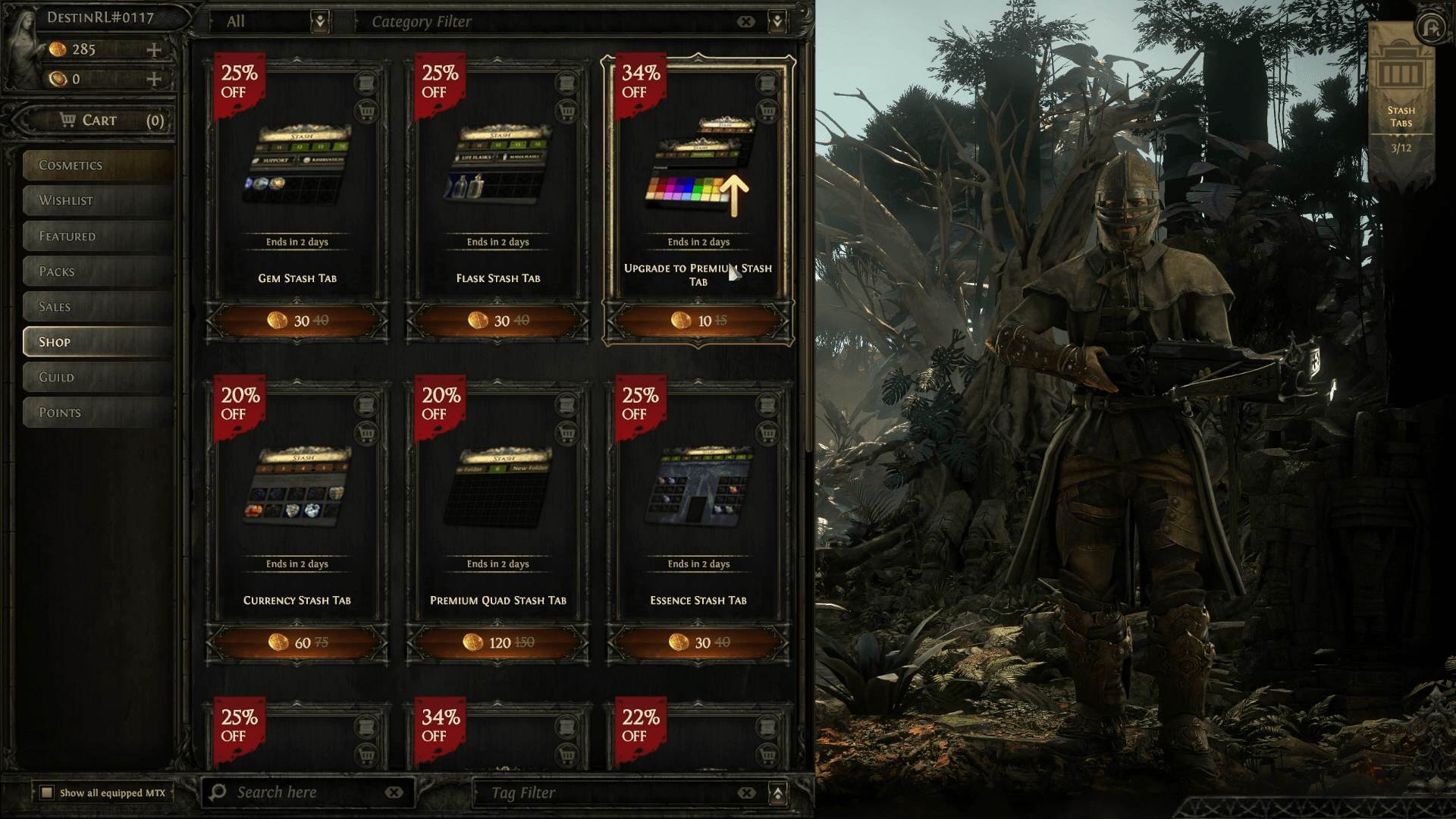Viewport: 1456px width, 819px height.
Task: Buy Premium Quad Stash Tab for 120
Action: click(x=498, y=643)
